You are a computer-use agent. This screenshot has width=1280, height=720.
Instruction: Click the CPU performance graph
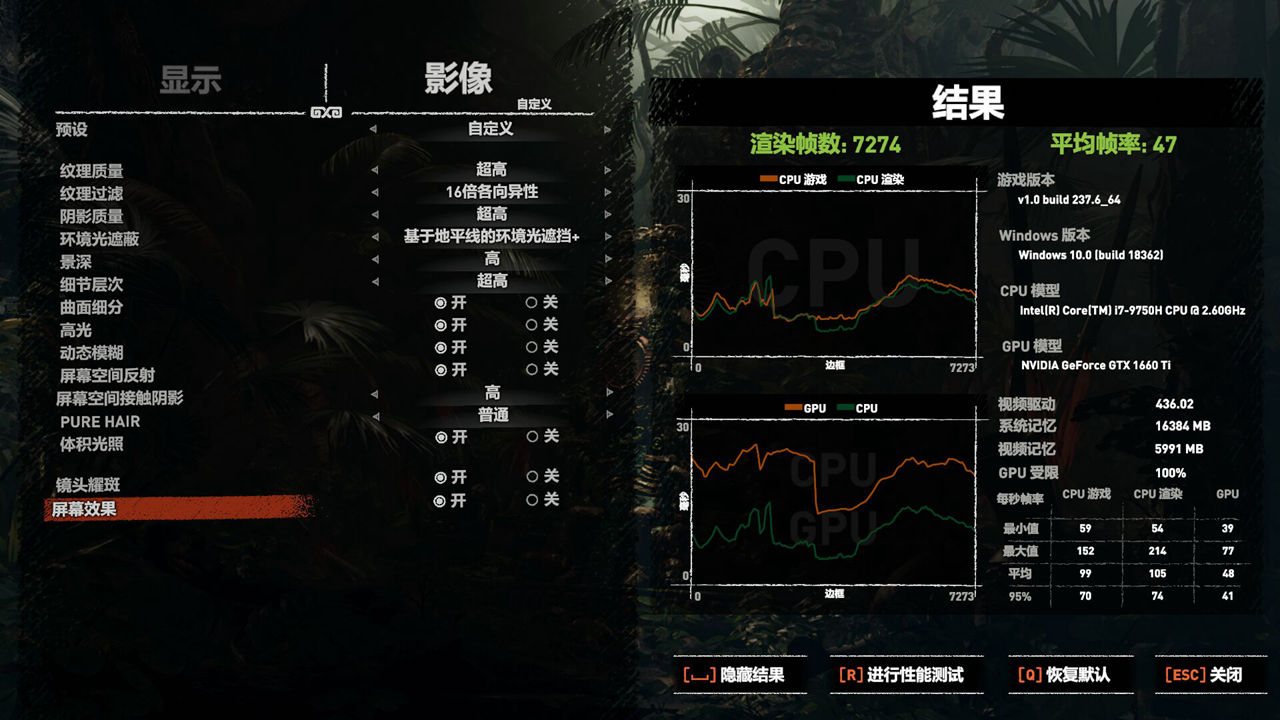835,270
